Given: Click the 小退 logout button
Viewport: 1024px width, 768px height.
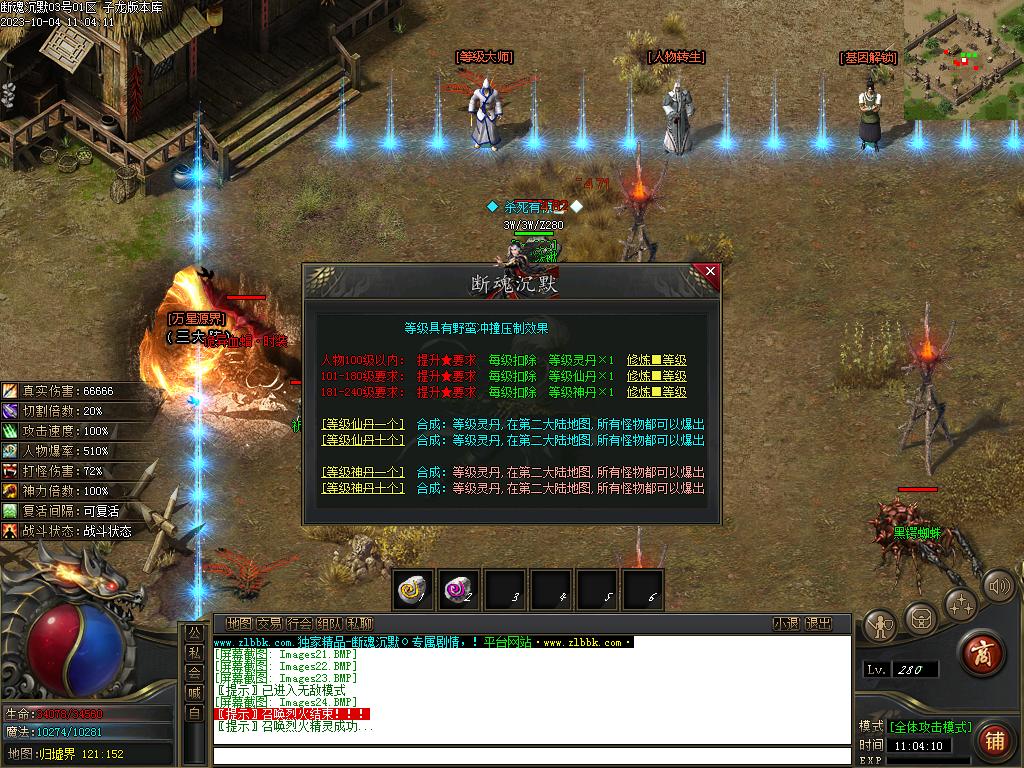Looking at the screenshot, I should 786,624.
